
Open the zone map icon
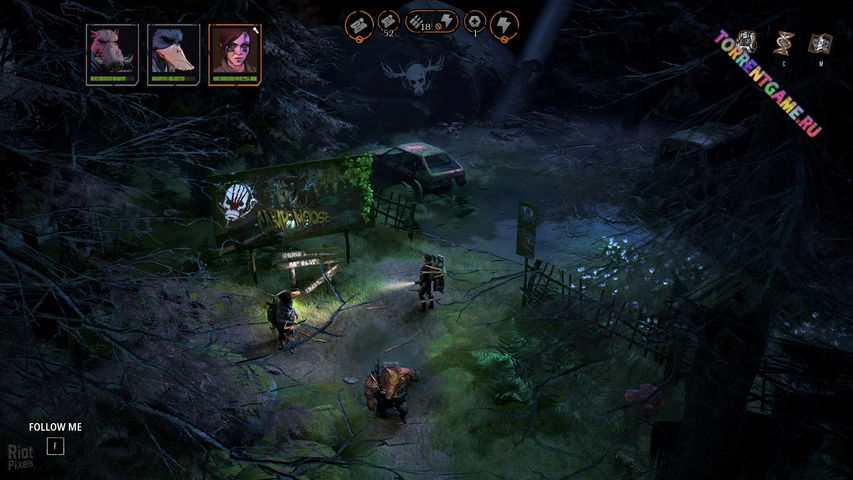click(x=820, y=43)
